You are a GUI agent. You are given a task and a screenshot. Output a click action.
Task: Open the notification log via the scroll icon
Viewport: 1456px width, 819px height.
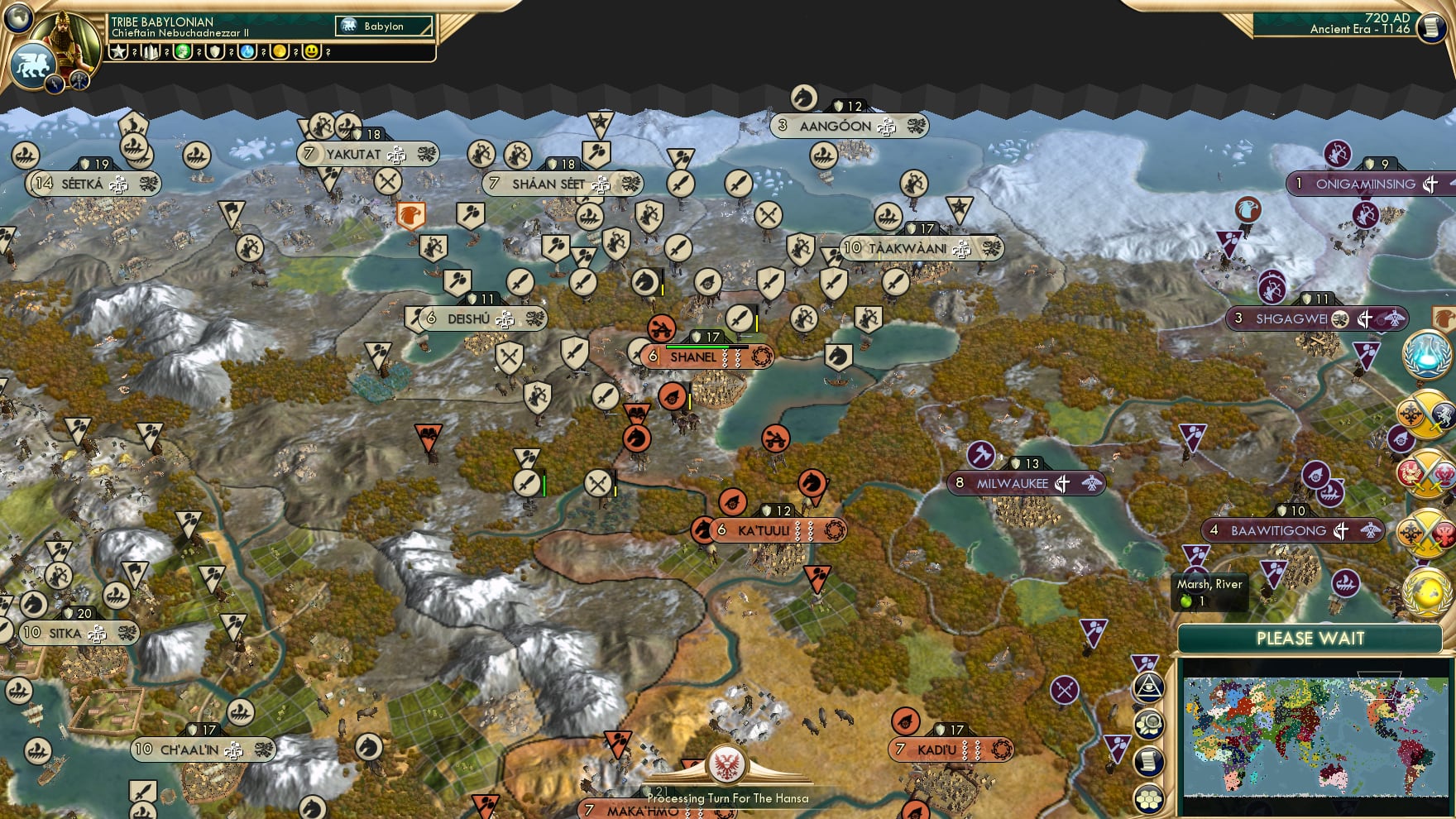pos(1149,760)
